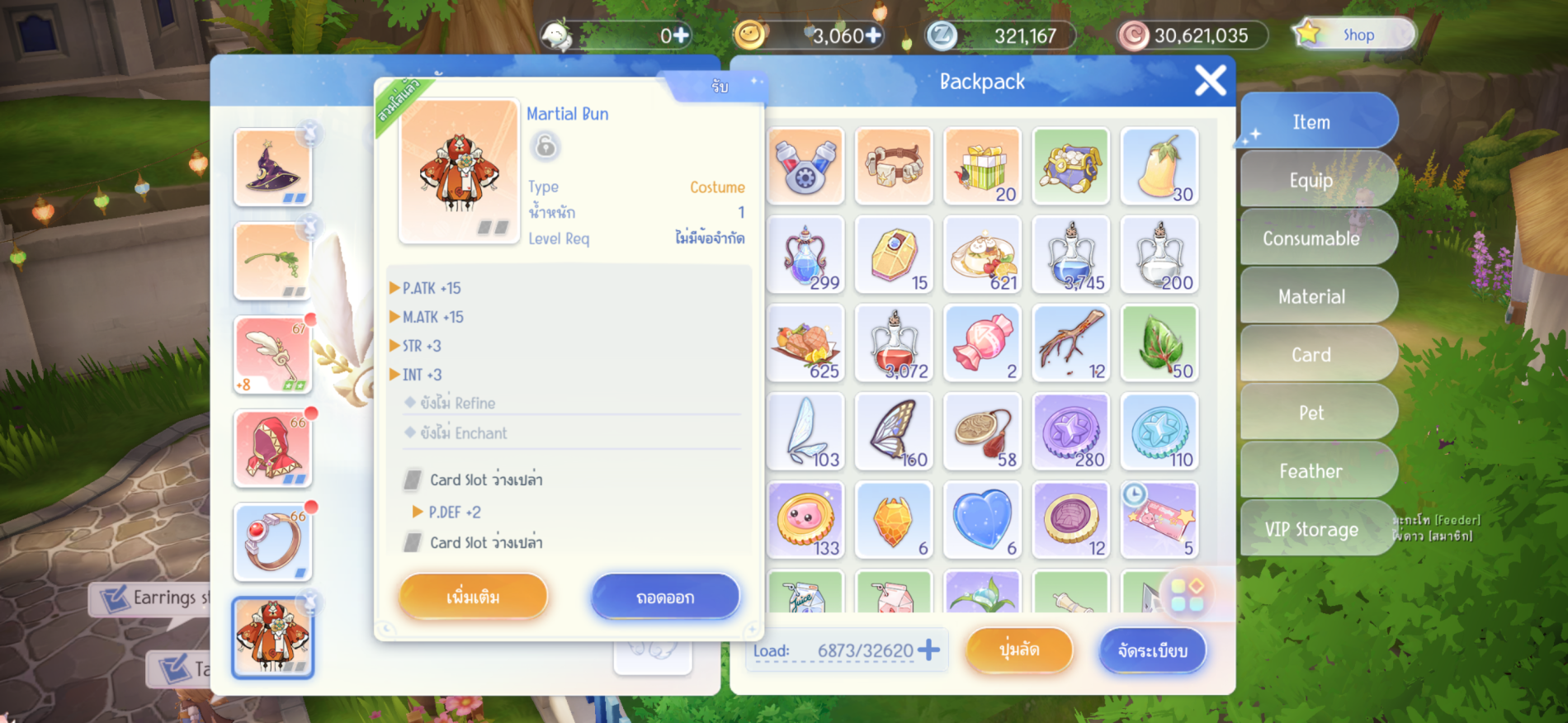Select the ring equipment slot
1568x723 pixels.
pyautogui.click(x=273, y=542)
